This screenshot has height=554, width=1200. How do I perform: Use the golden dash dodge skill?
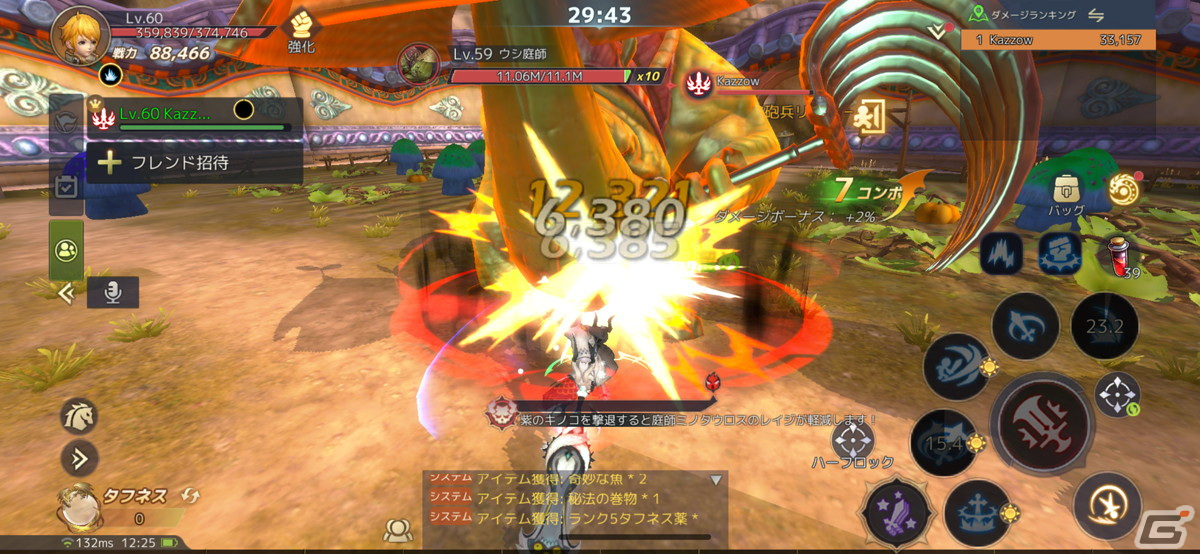(1107, 506)
